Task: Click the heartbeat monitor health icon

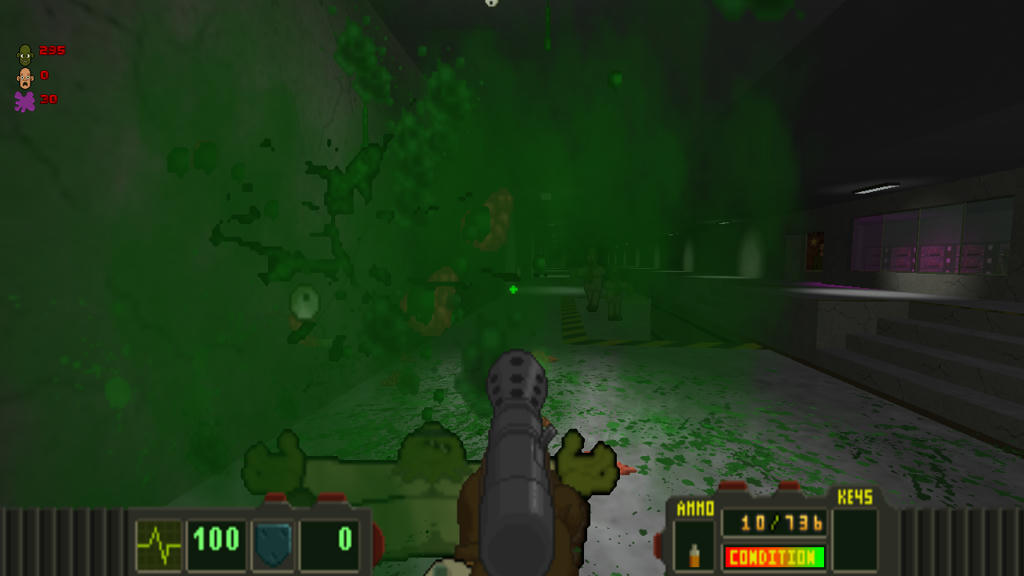Action: coord(159,543)
